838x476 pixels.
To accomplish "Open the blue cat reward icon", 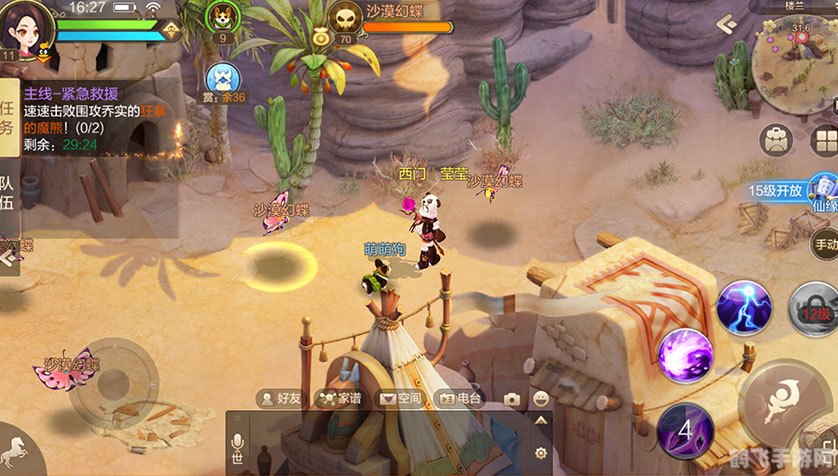I will [x=220, y=77].
